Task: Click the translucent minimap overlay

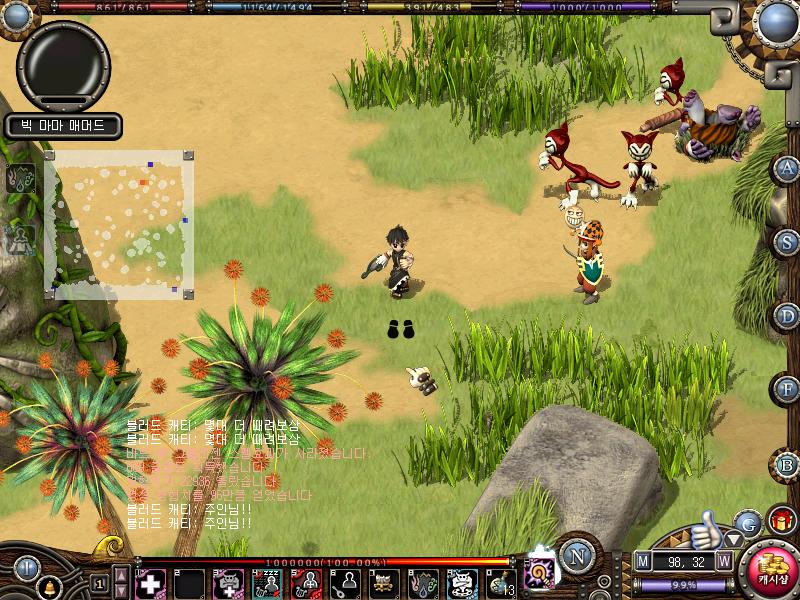Action: click(x=118, y=225)
